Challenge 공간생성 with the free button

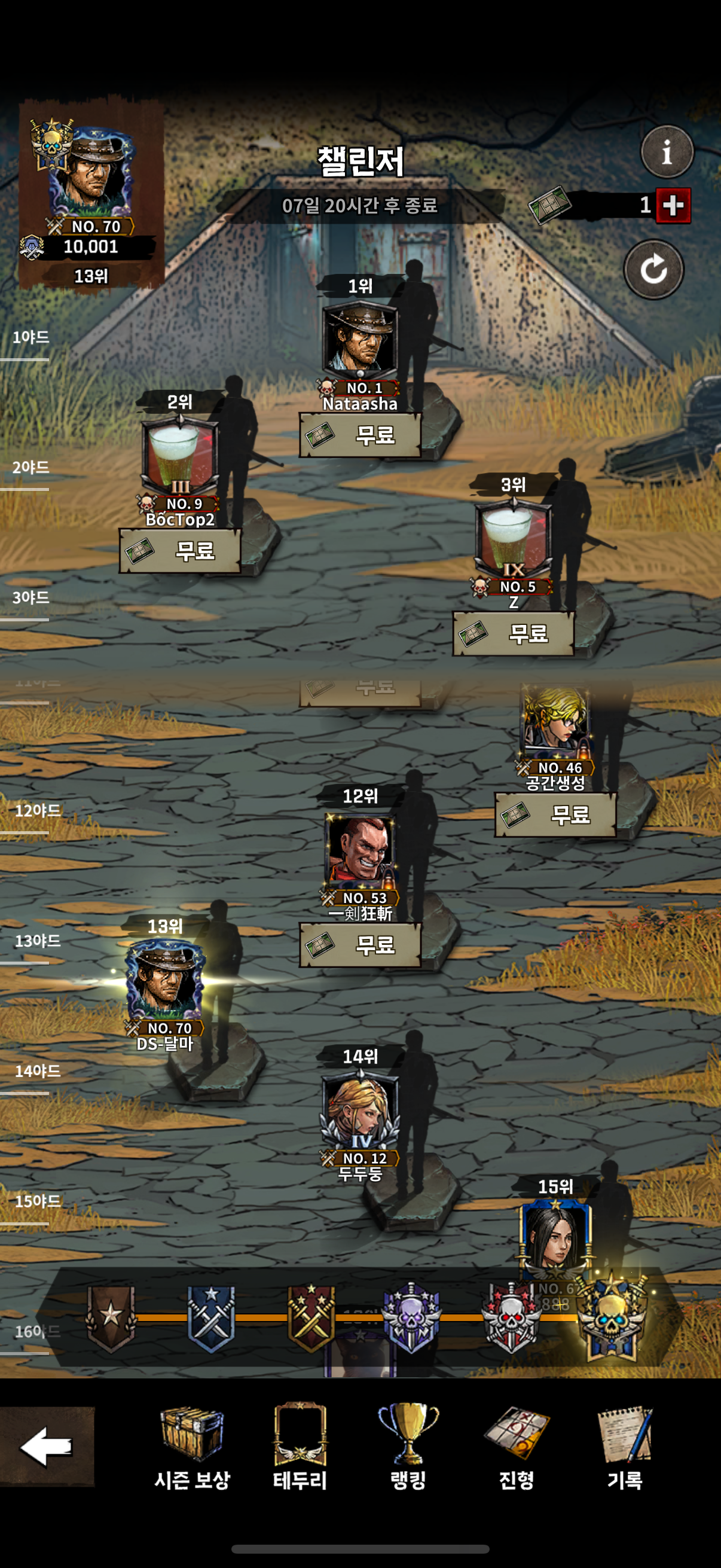click(x=555, y=814)
